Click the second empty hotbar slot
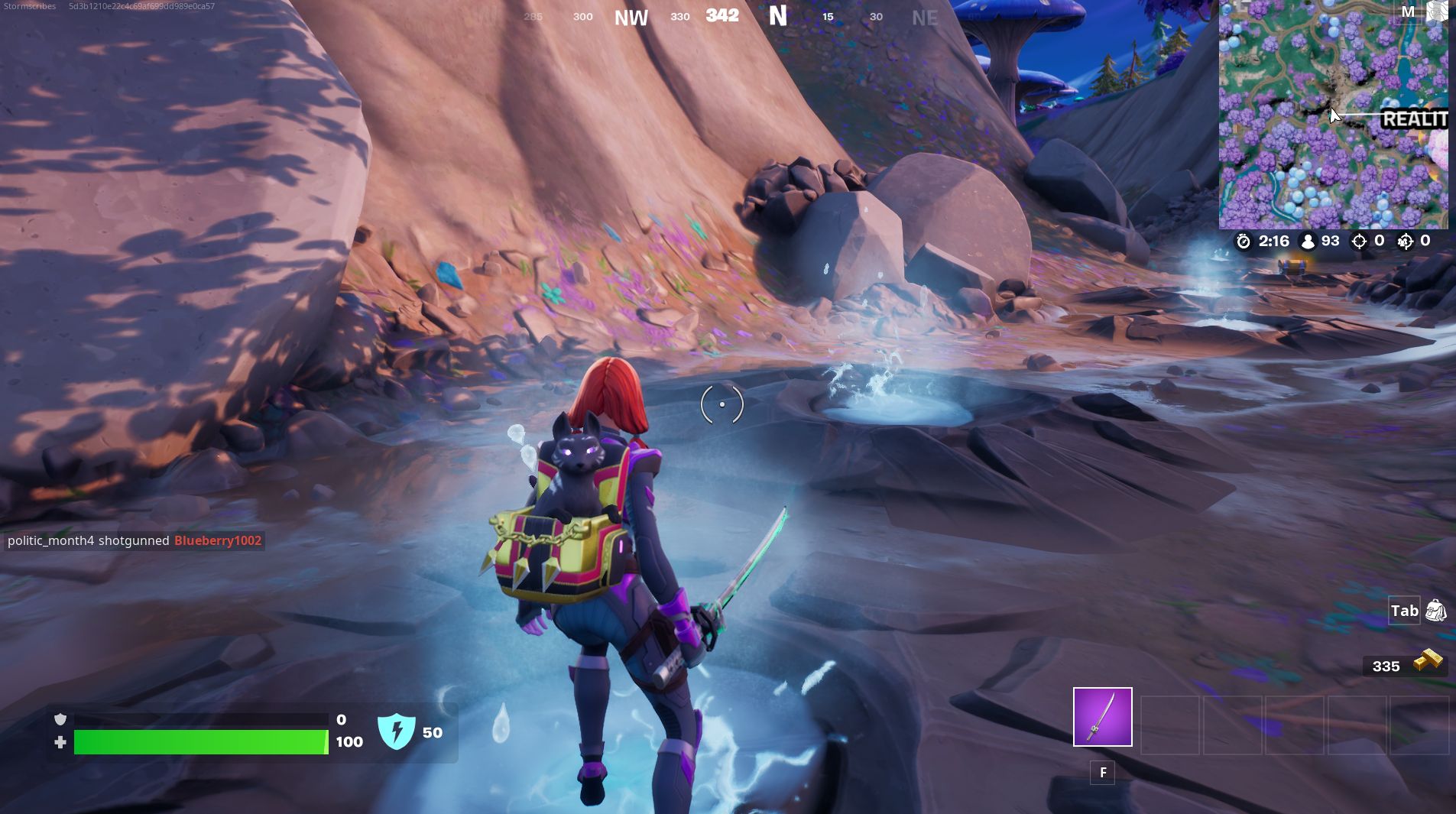This screenshot has height=814, width=1456. (x=1169, y=726)
